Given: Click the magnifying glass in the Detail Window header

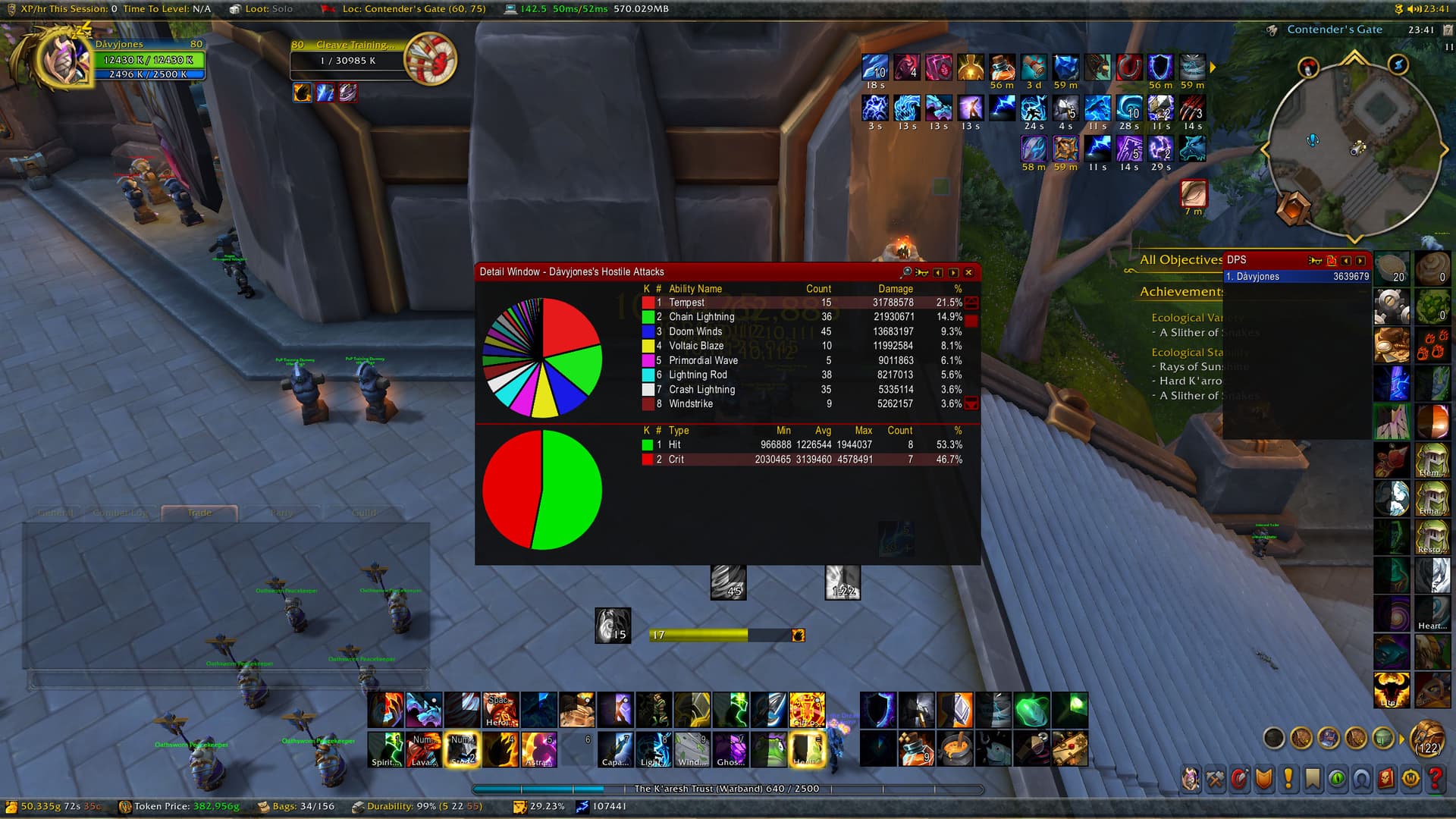Looking at the screenshot, I should [x=906, y=272].
